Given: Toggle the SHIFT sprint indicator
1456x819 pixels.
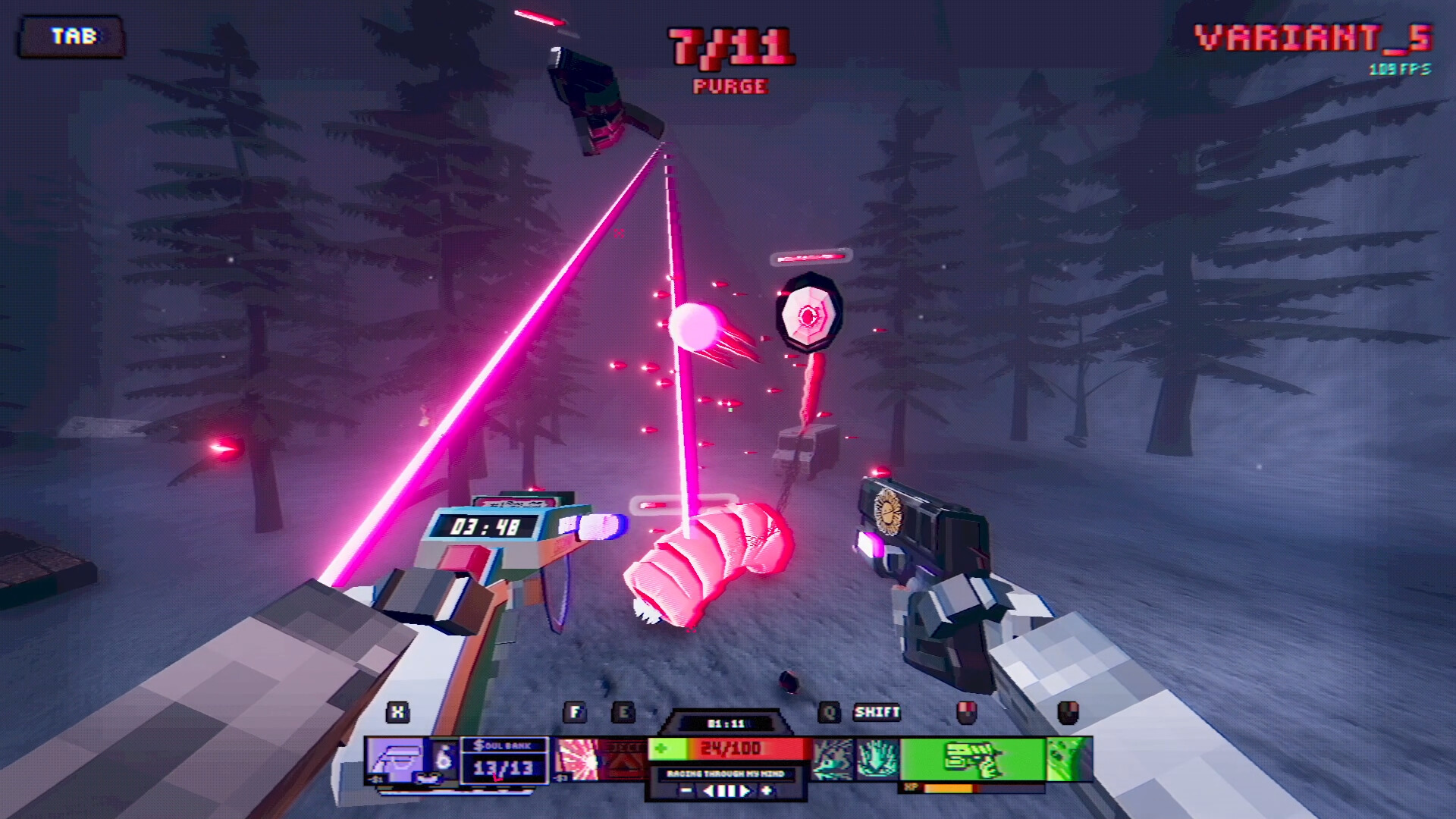Looking at the screenshot, I should point(877,713).
